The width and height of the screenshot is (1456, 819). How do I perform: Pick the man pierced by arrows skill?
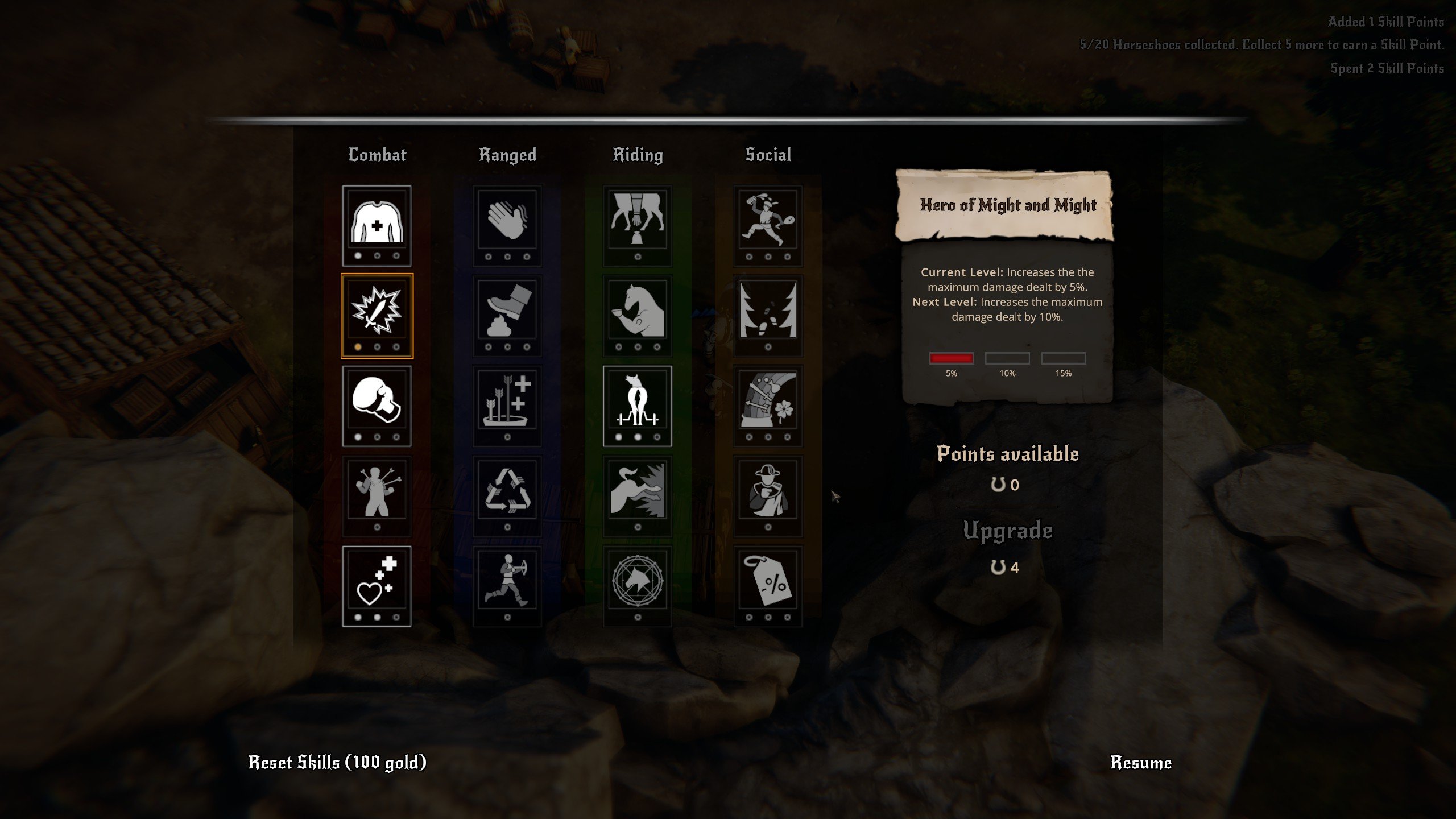coord(377,491)
